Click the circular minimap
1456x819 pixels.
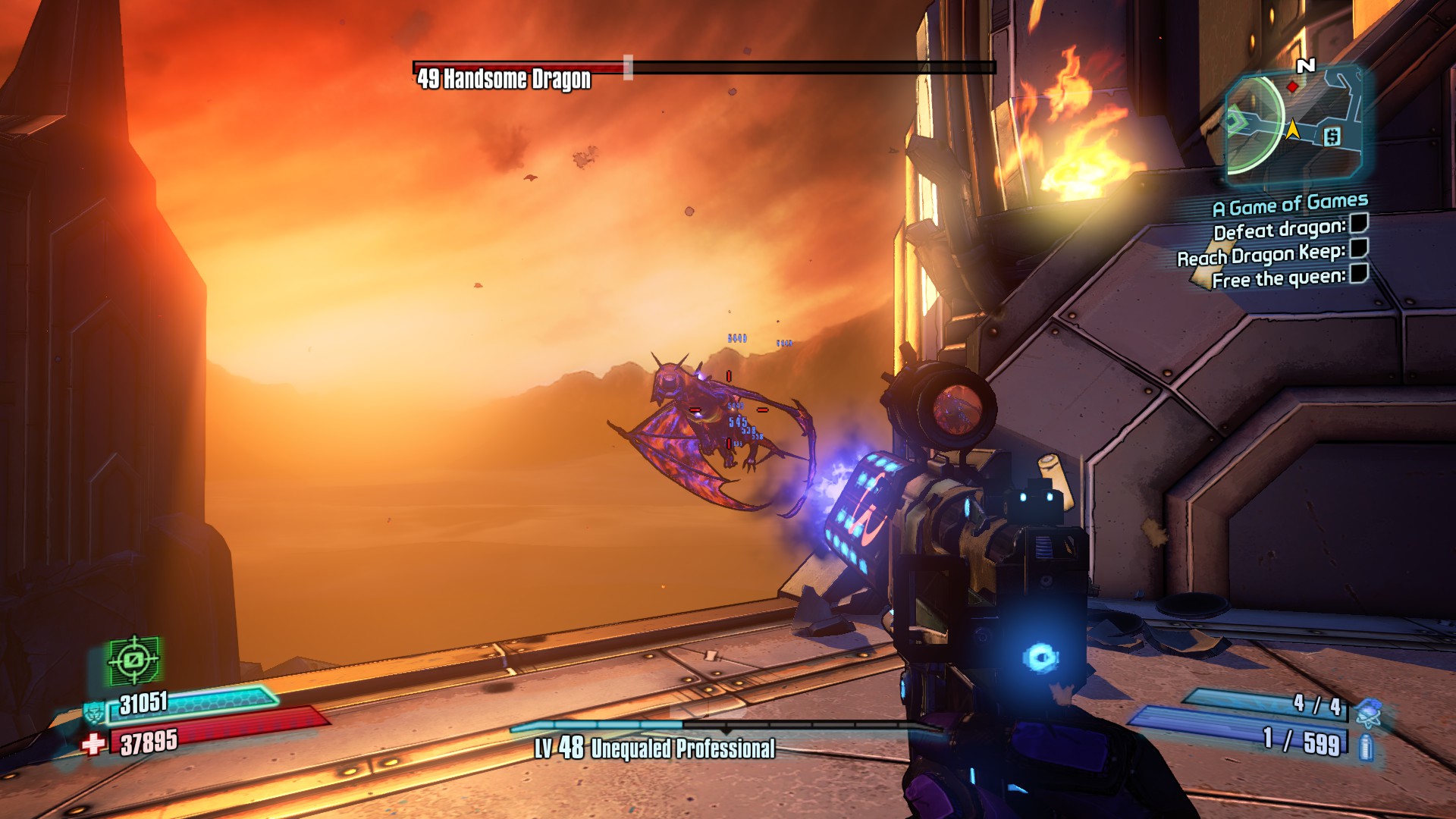[x=1292, y=124]
